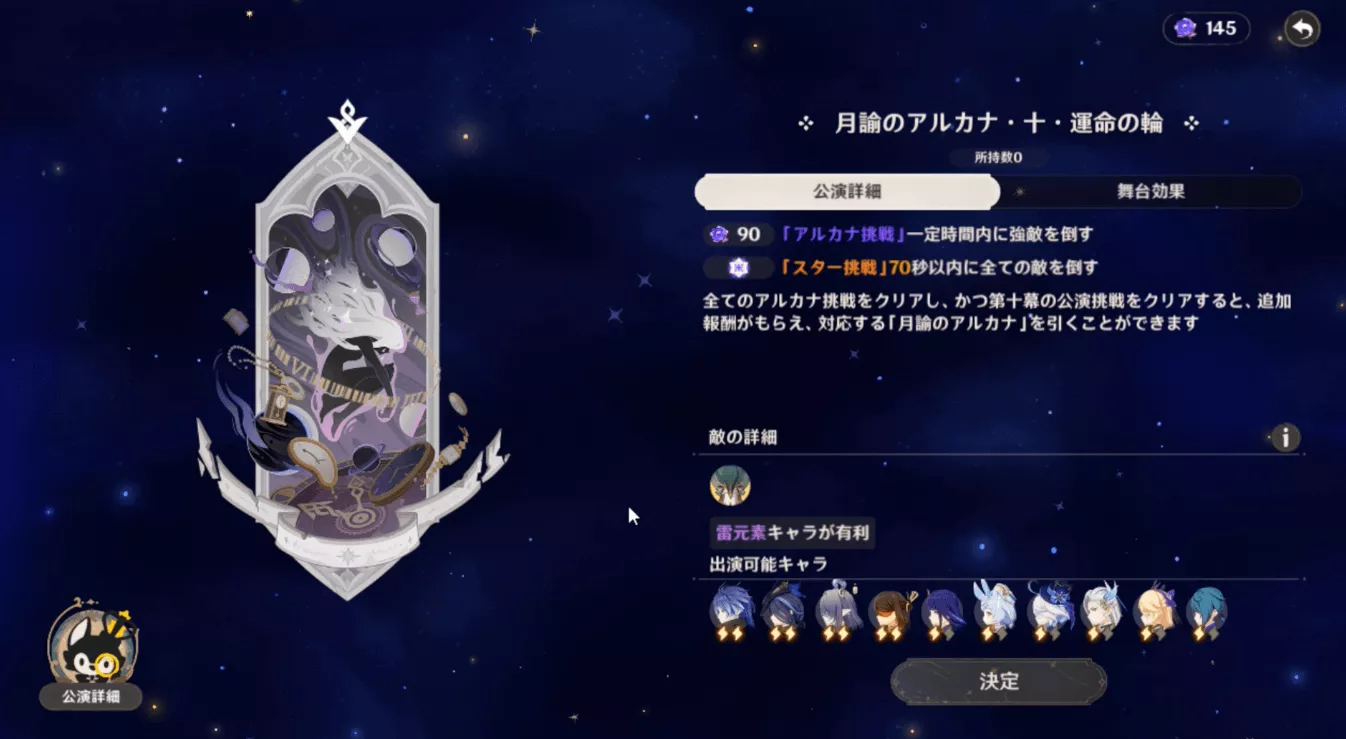The width and height of the screenshot is (1346, 739).
Task: Click the 所持数0 counter label
Action: (997, 157)
